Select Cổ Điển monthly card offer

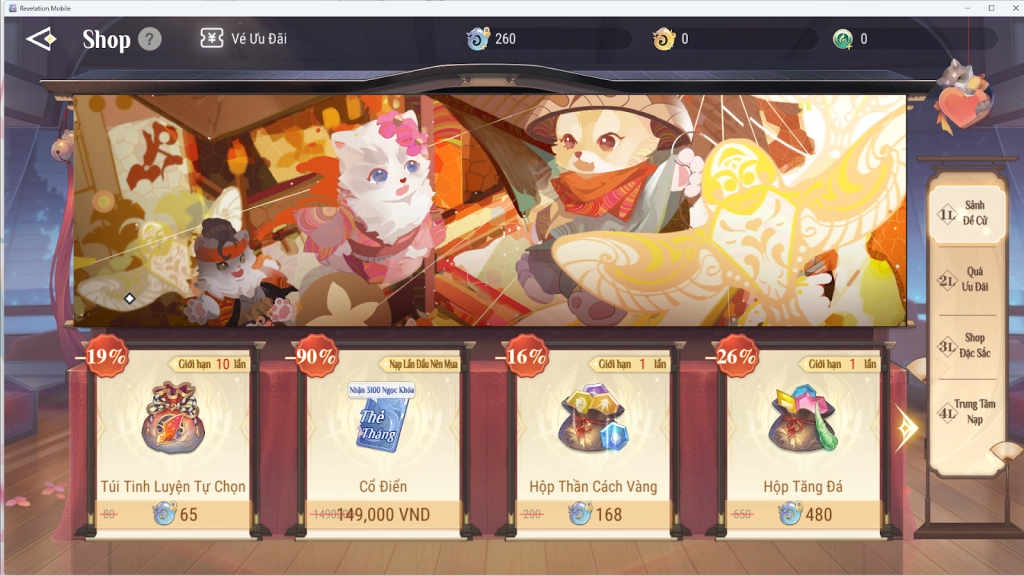383,440
